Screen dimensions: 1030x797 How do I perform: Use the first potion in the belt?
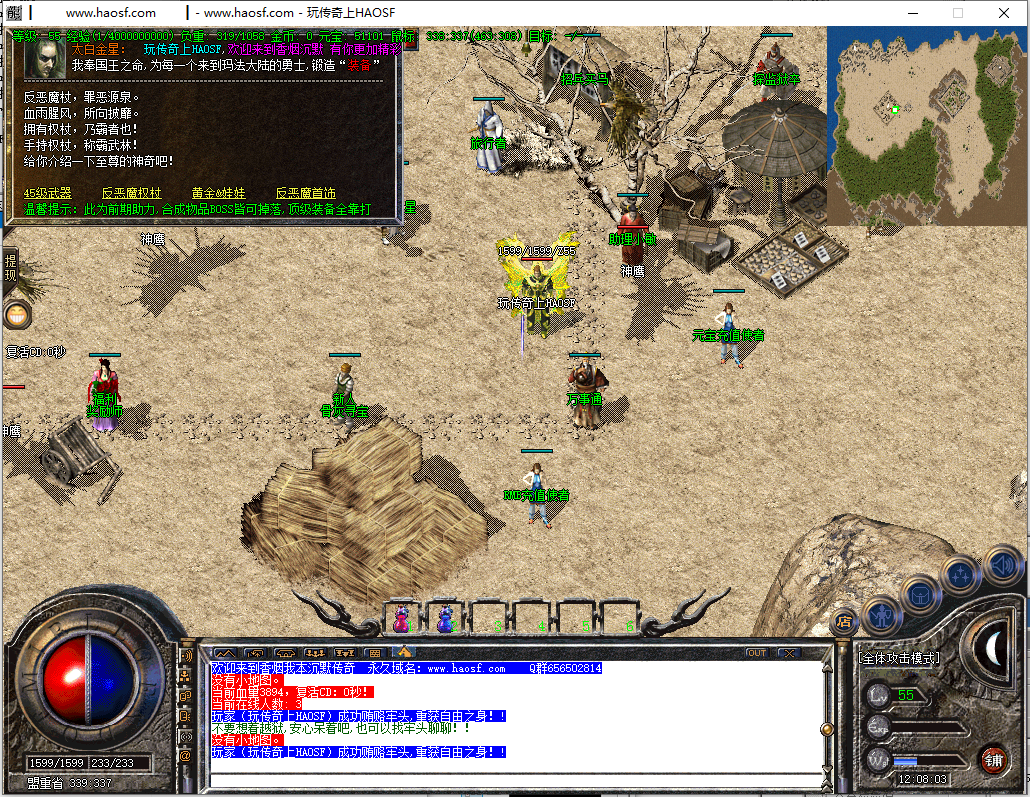402,619
